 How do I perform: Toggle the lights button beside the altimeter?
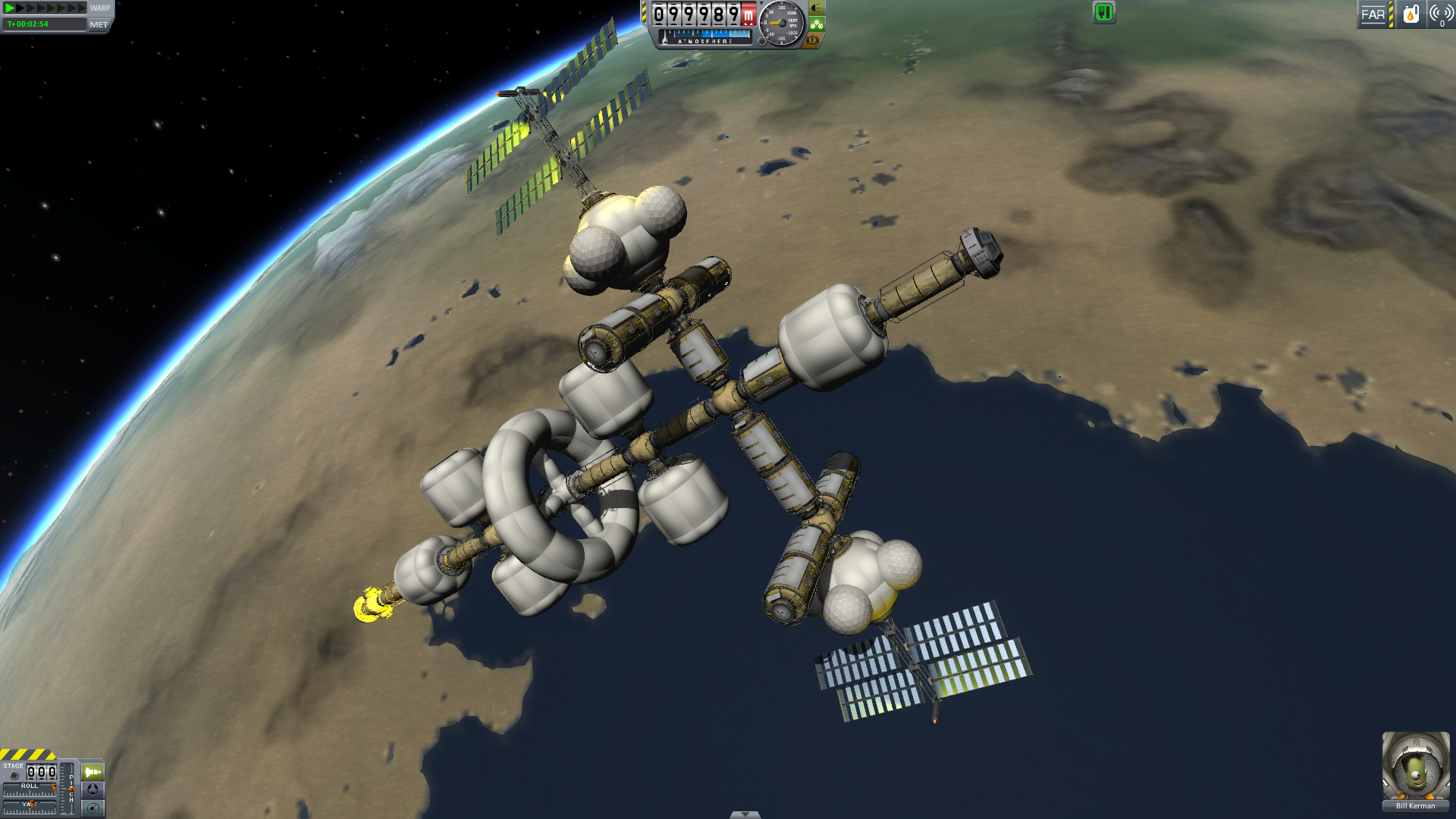pyautogui.click(x=816, y=8)
